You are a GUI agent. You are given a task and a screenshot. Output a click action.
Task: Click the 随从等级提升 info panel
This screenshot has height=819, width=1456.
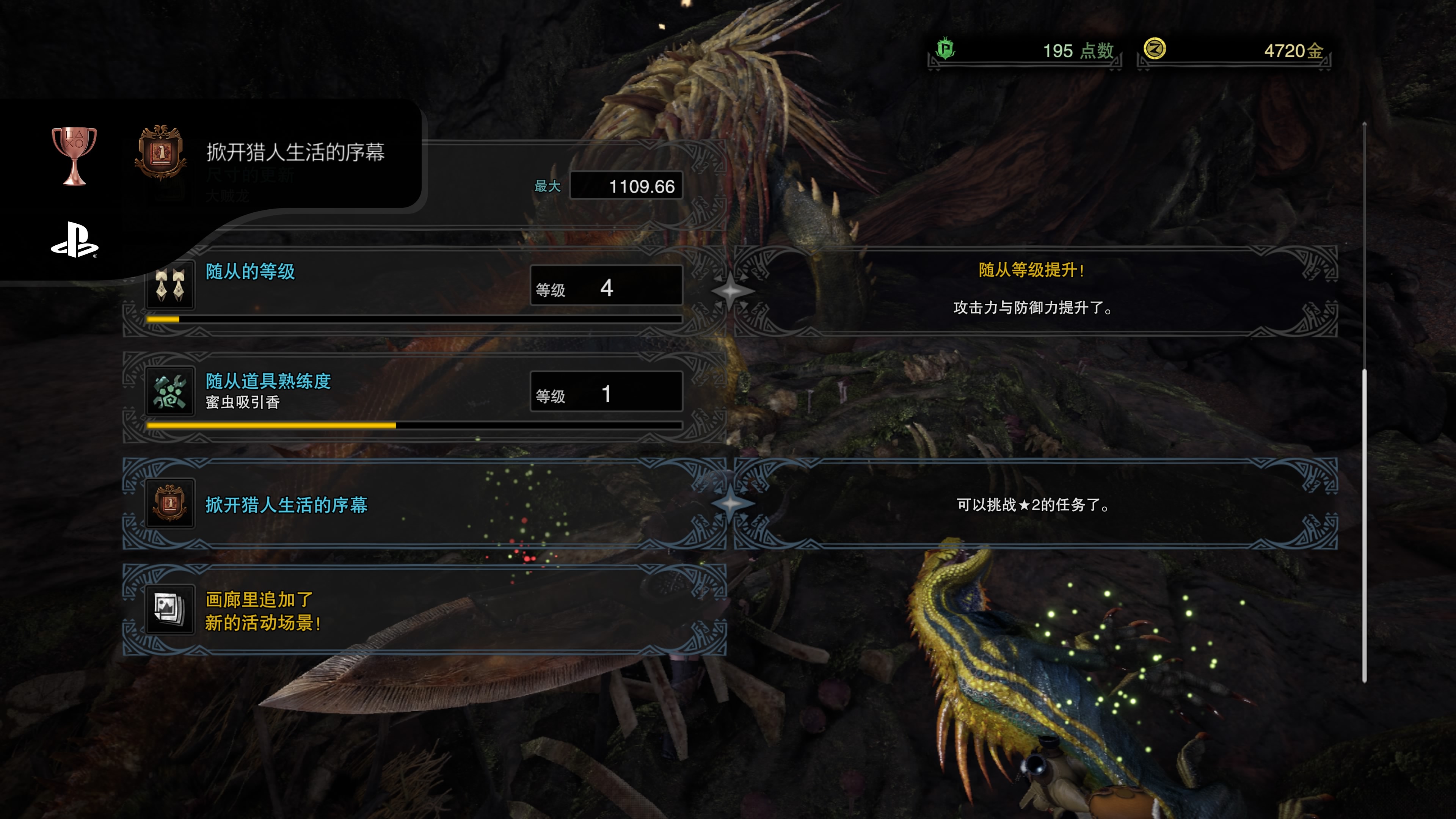click(1034, 291)
